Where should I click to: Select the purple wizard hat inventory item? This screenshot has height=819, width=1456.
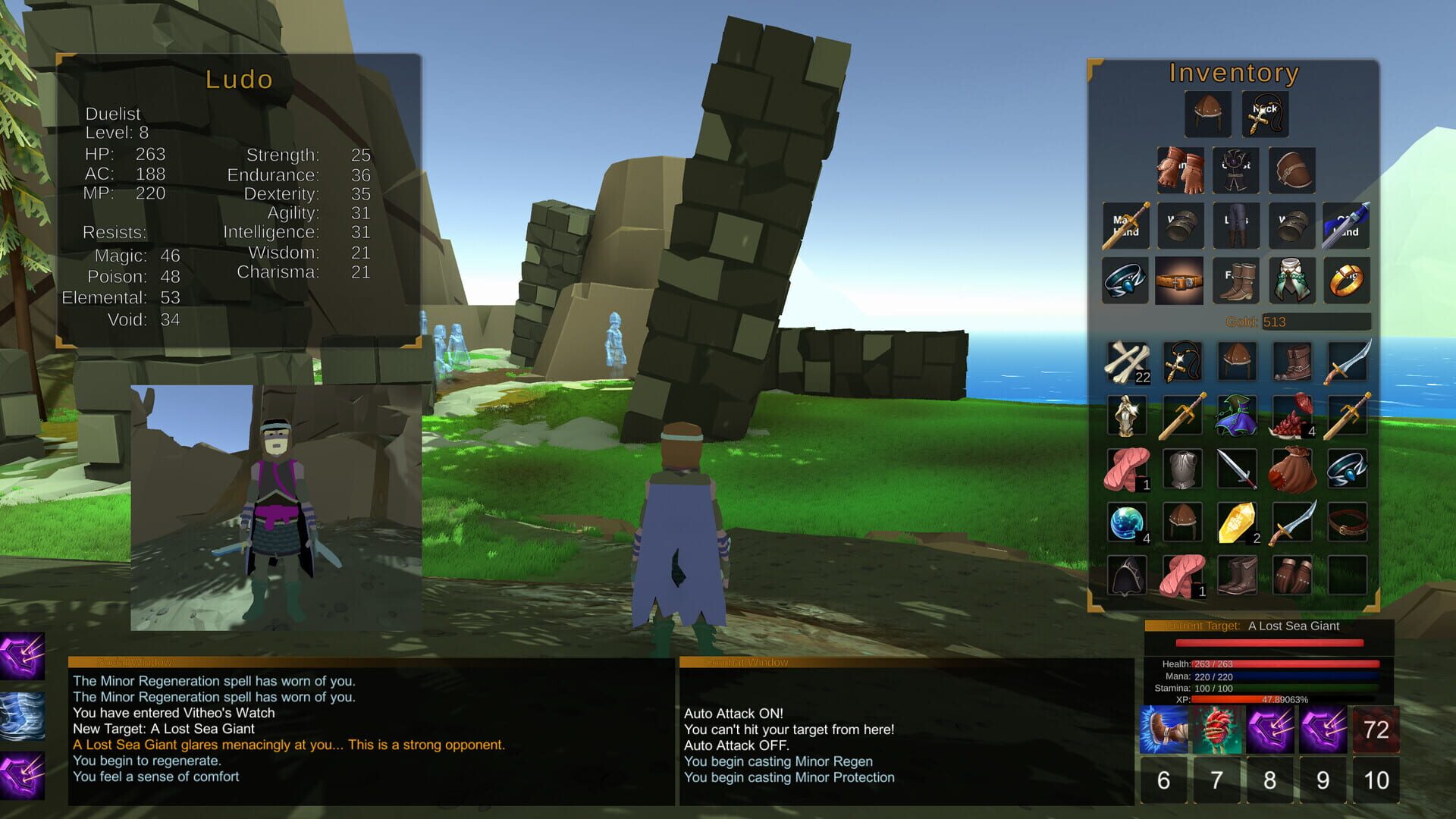(1236, 415)
